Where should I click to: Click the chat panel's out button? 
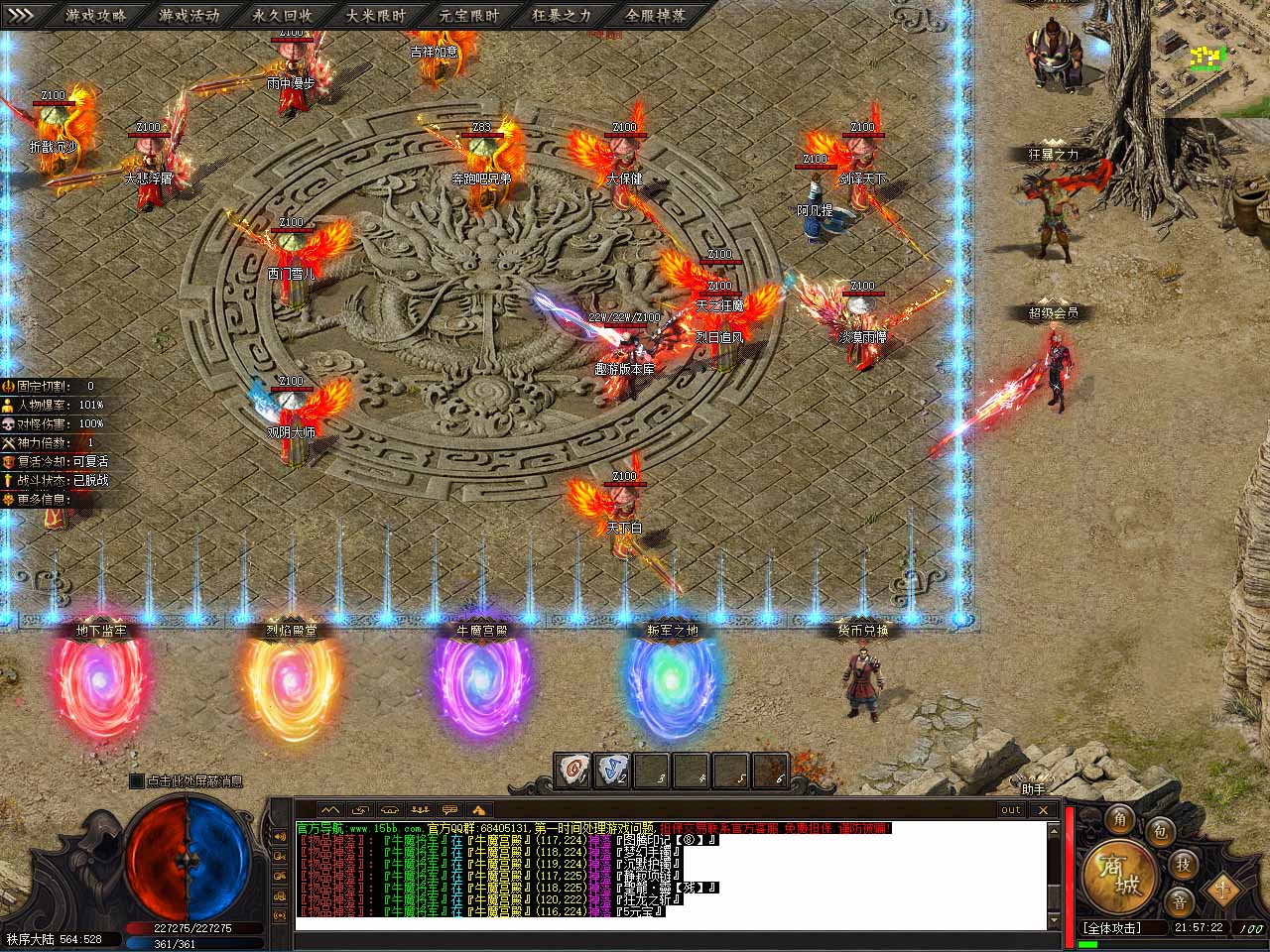coord(1010,809)
